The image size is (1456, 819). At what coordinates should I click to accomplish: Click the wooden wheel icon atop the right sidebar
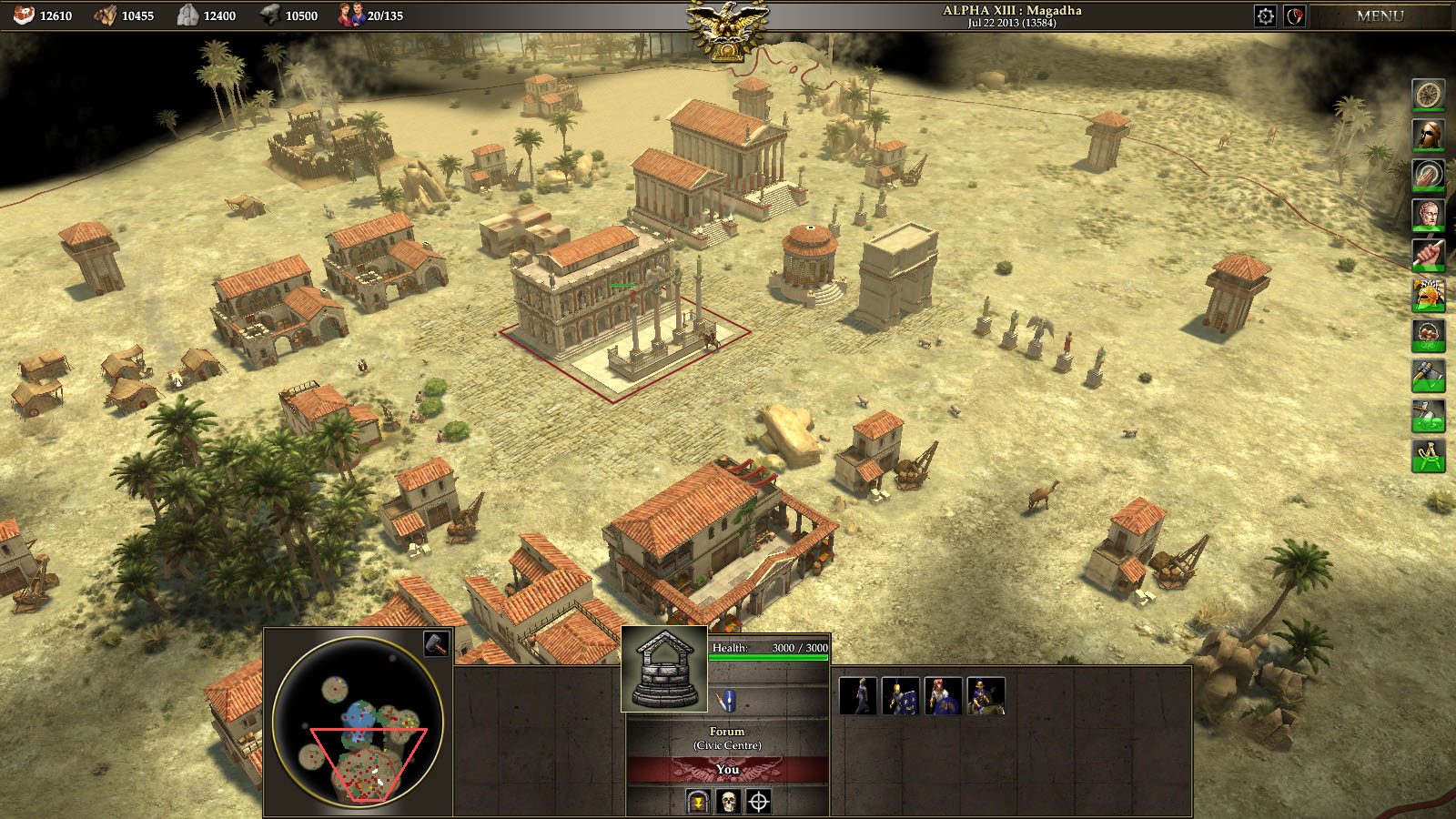pos(1428,95)
